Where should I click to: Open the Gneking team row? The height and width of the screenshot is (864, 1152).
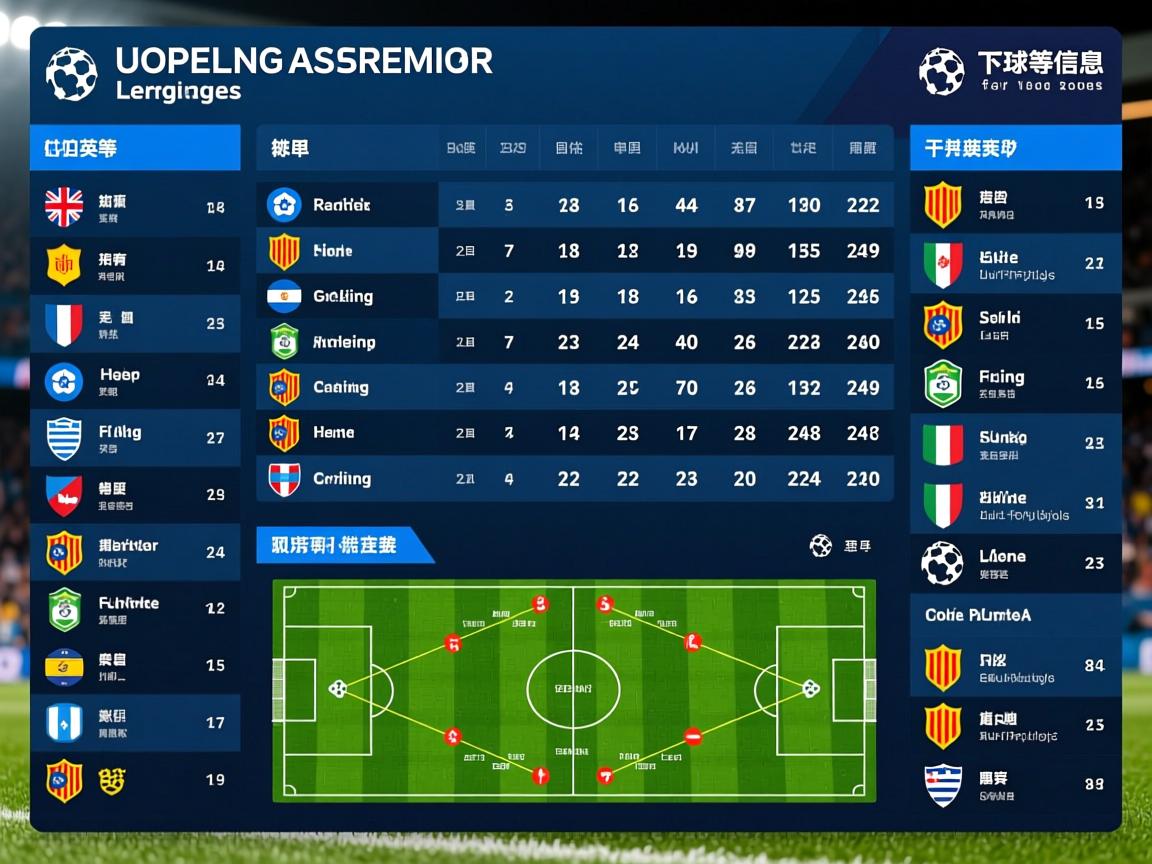tap(574, 296)
